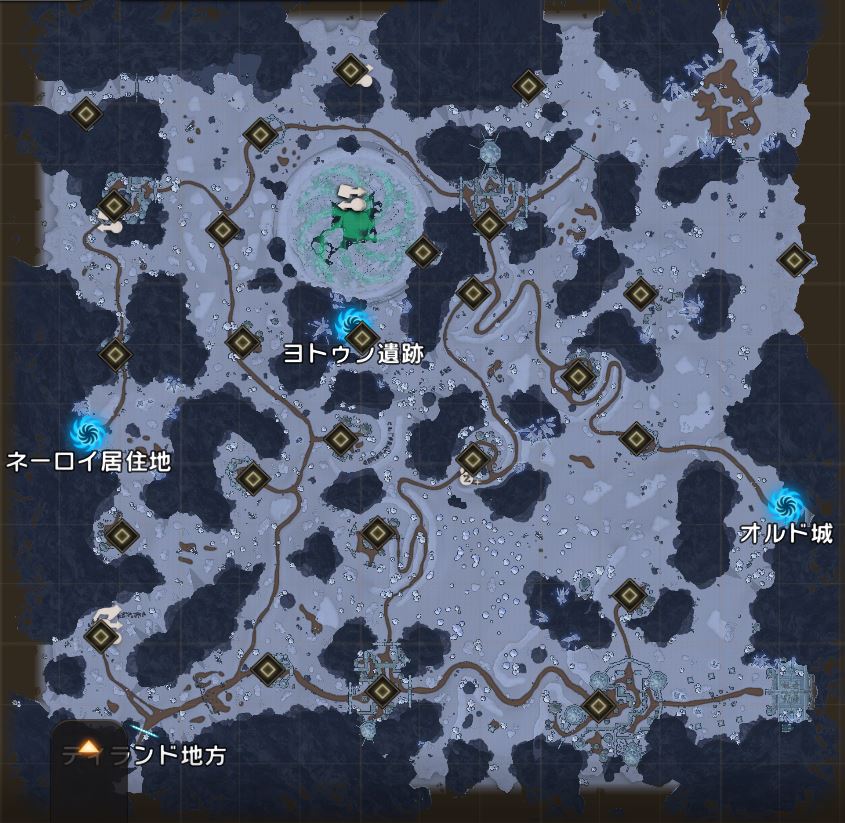Choose the ヨトゥン遺跡 swirl portal marker
845x823 pixels.
(x=349, y=321)
